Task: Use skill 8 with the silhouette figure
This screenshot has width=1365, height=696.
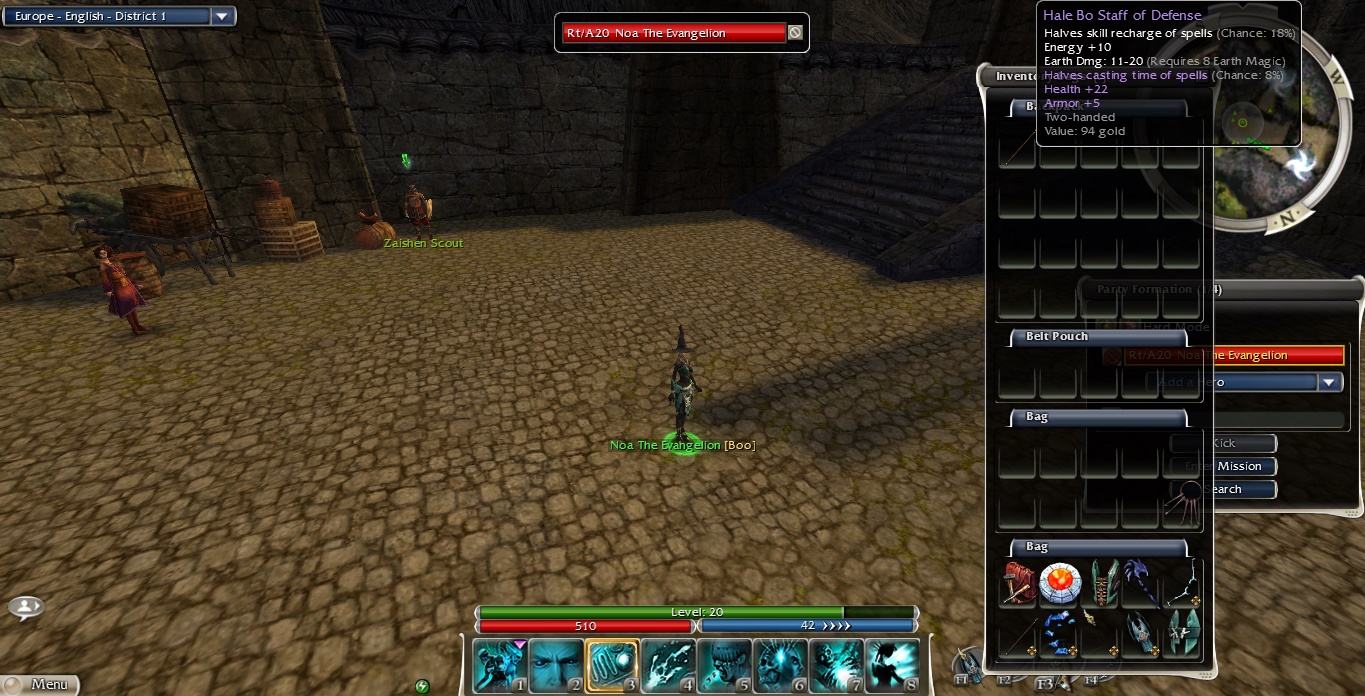Action: tap(891, 666)
